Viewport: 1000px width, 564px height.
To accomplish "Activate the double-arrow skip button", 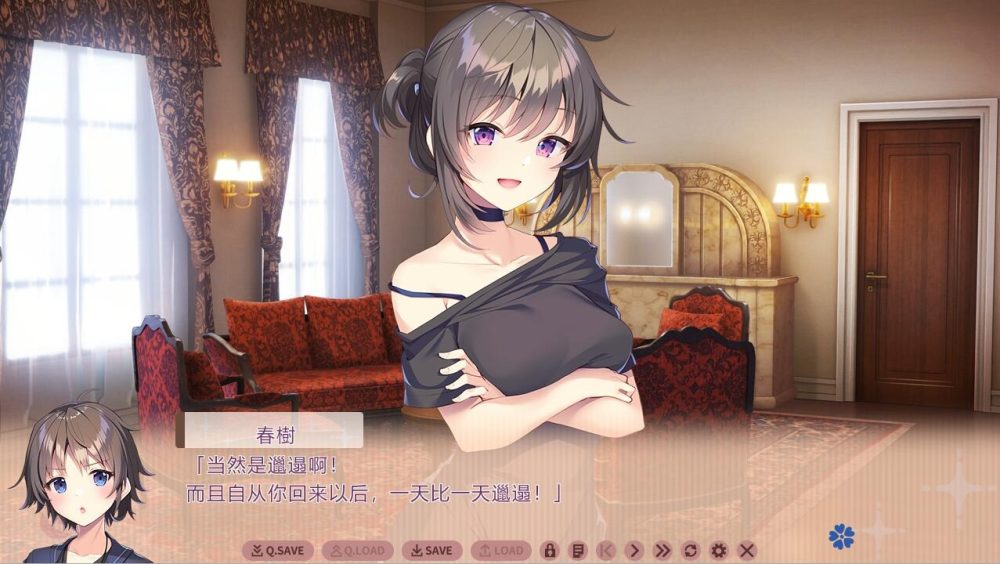I will 662,550.
